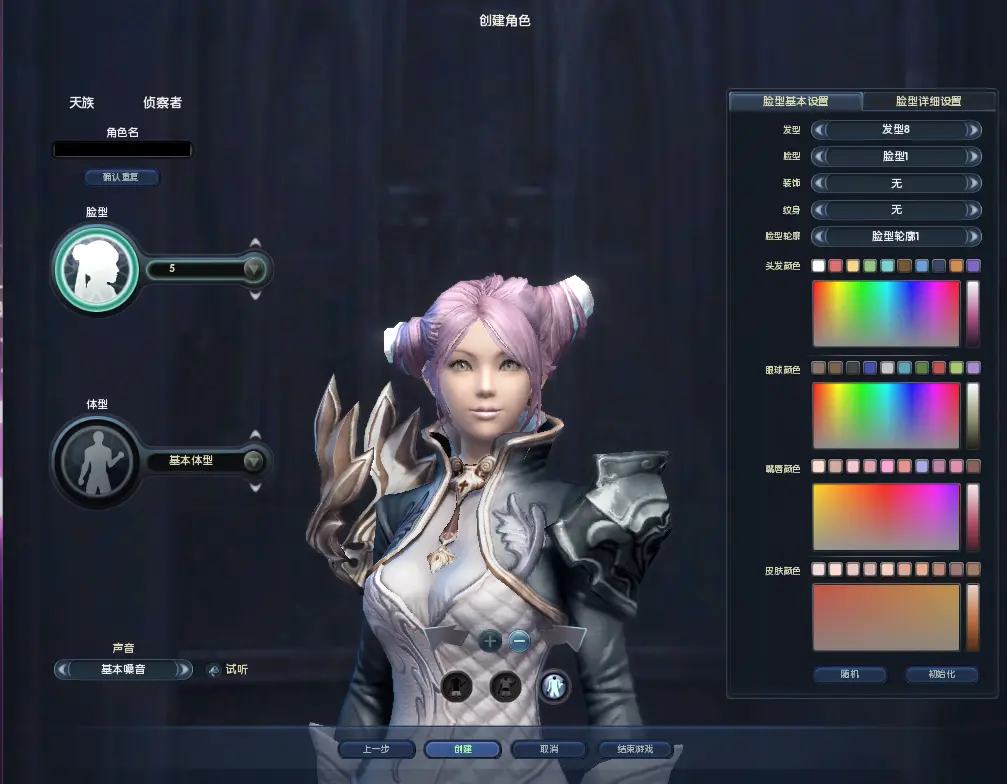Cancel with the 取消 button
The width and height of the screenshot is (1007, 784).
pos(548,749)
